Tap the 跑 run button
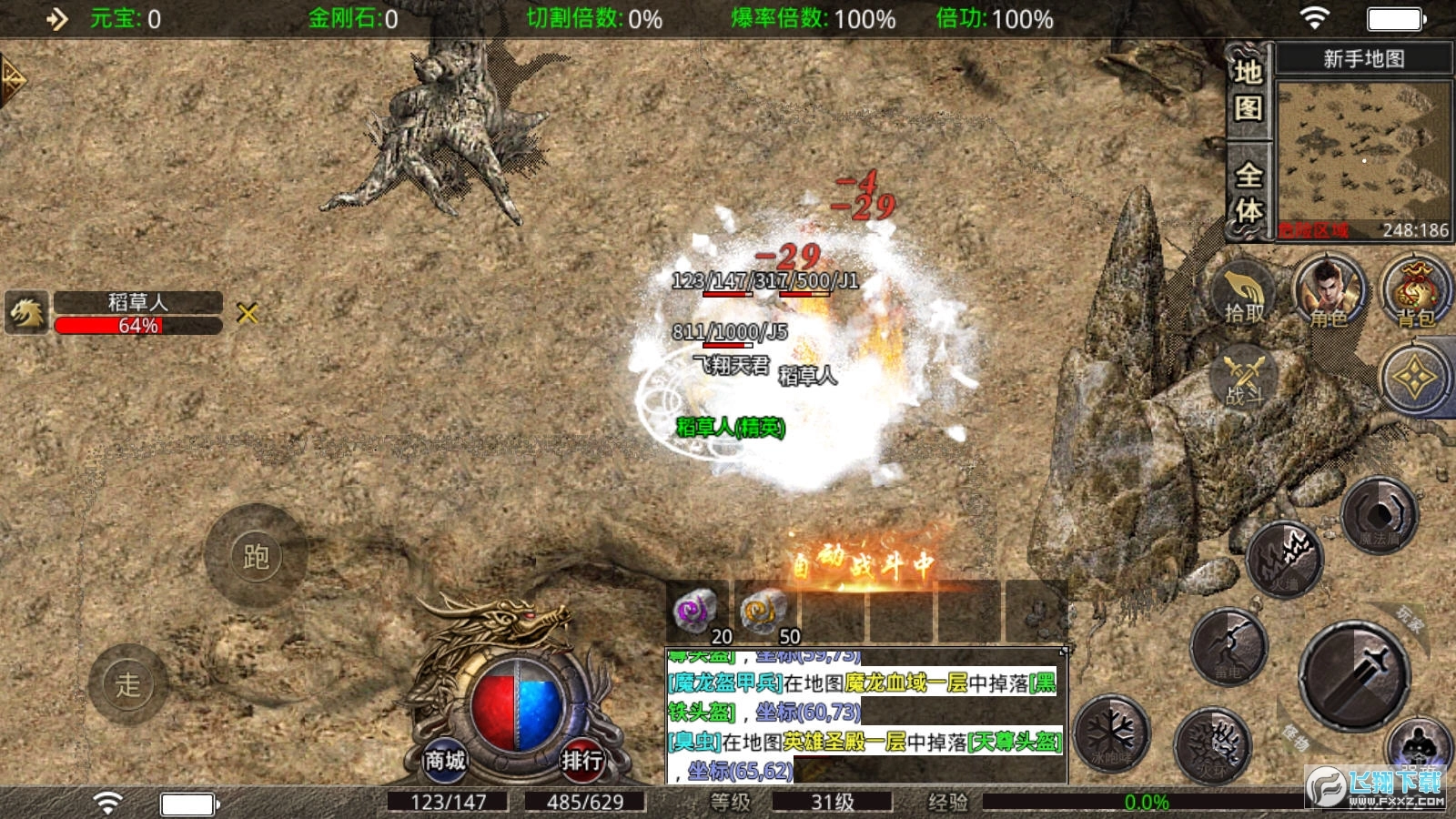 click(256, 556)
